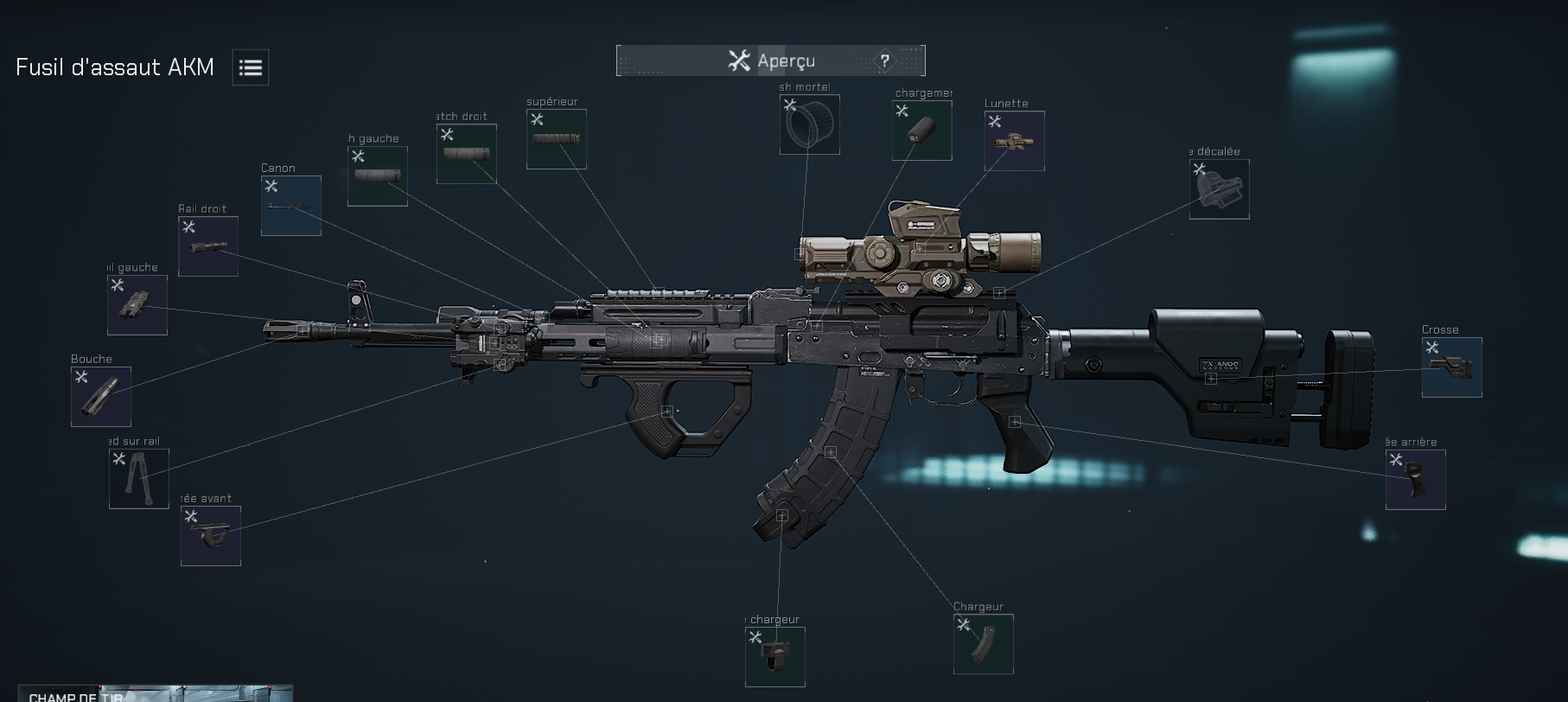
Task: Switch to the Aperçu overview tab
Action: point(768,60)
